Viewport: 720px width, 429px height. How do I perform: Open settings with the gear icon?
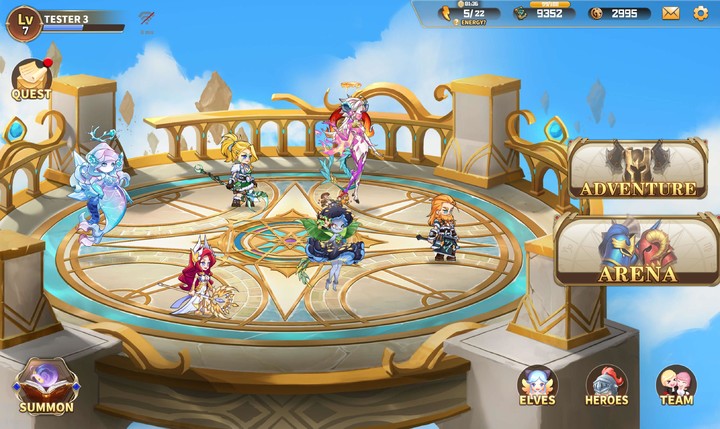pyautogui.click(x=701, y=13)
